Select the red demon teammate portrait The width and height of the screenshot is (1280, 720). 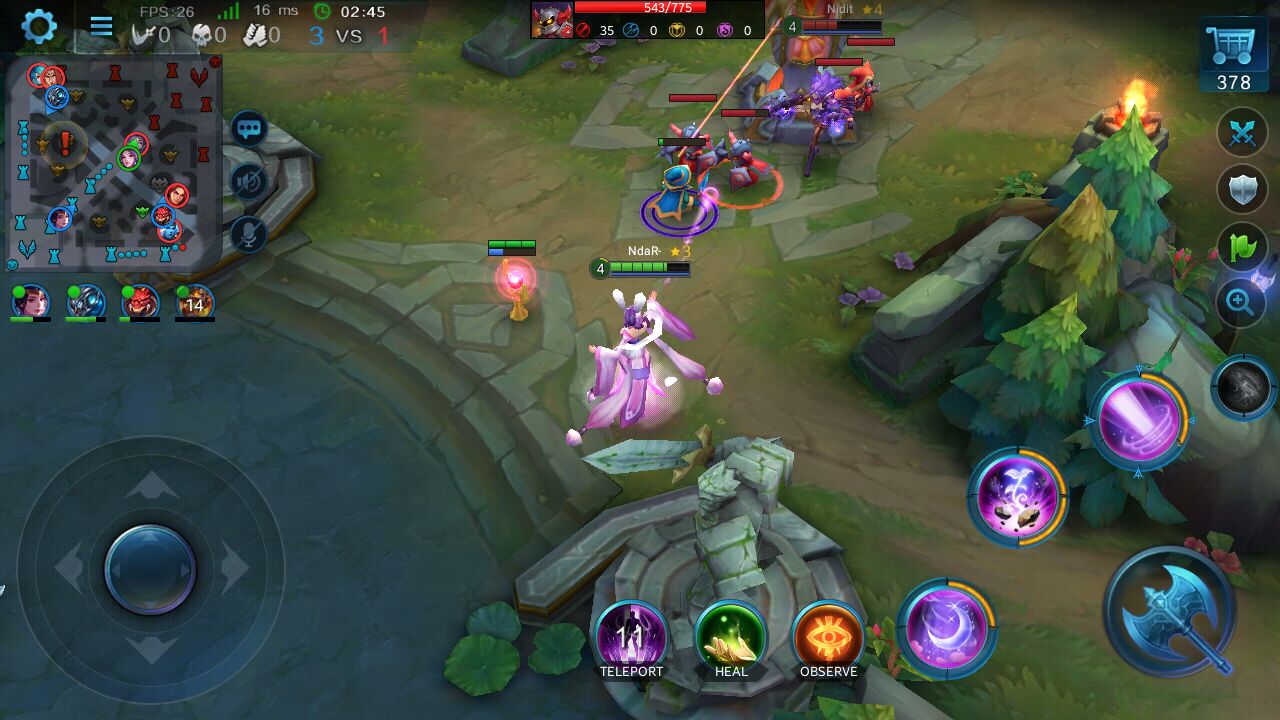point(140,302)
